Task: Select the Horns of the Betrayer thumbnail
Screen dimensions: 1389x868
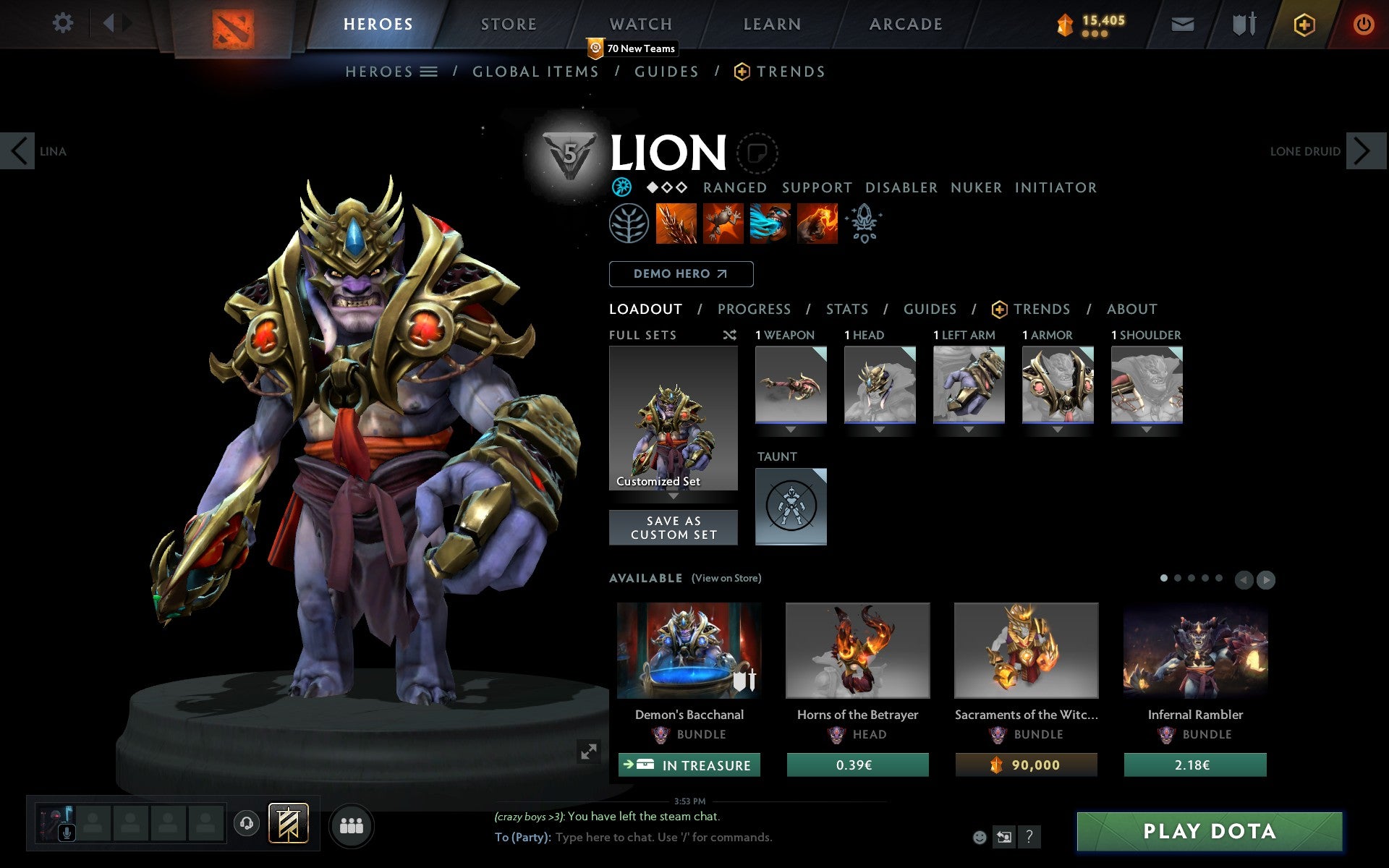Action: (x=857, y=650)
